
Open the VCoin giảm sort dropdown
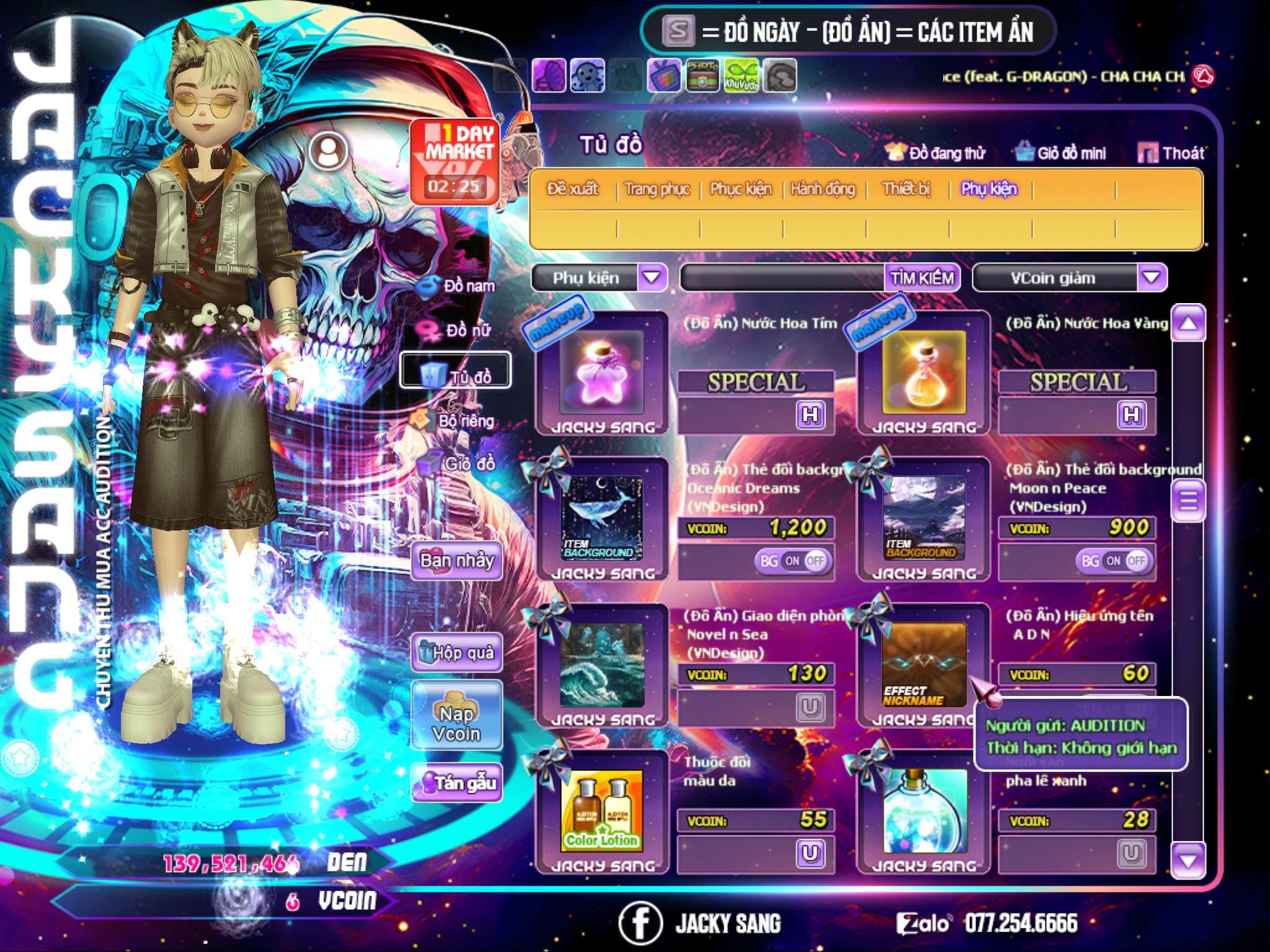1151,277
